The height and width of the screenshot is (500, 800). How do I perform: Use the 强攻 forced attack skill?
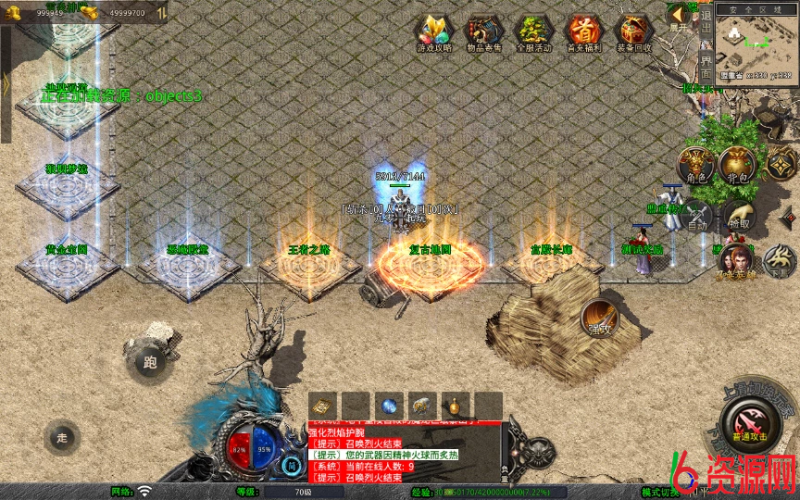click(x=599, y=318)
